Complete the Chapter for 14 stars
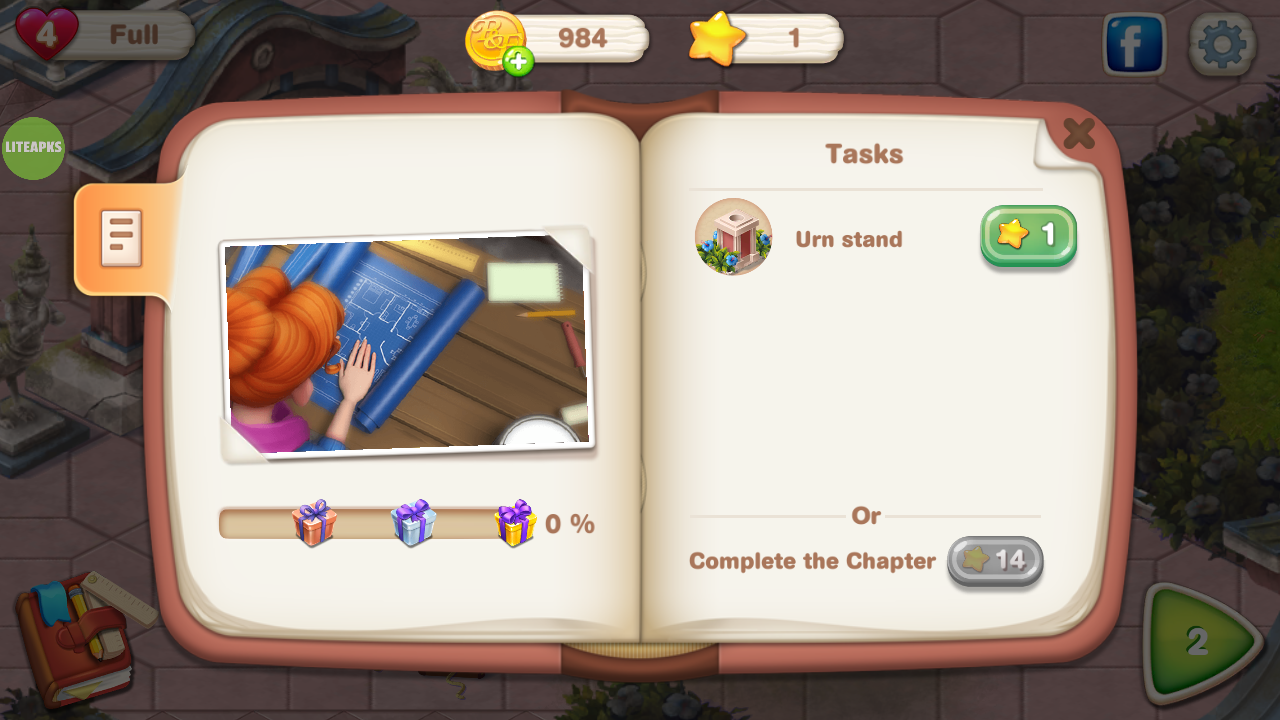The image size is (1280, 720). 994,561
